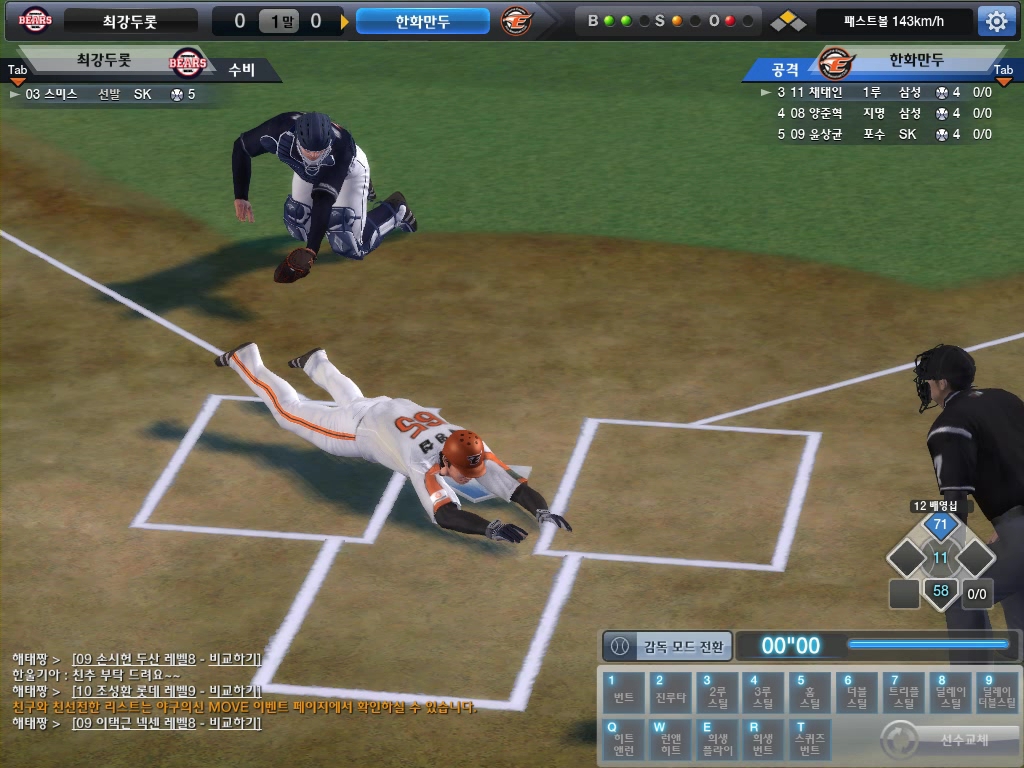This screenshot has width=1024, height=768.
Task: Choose the 트리플 스틸 tactic
Action: pyautogui.click(x=903, y=692)
